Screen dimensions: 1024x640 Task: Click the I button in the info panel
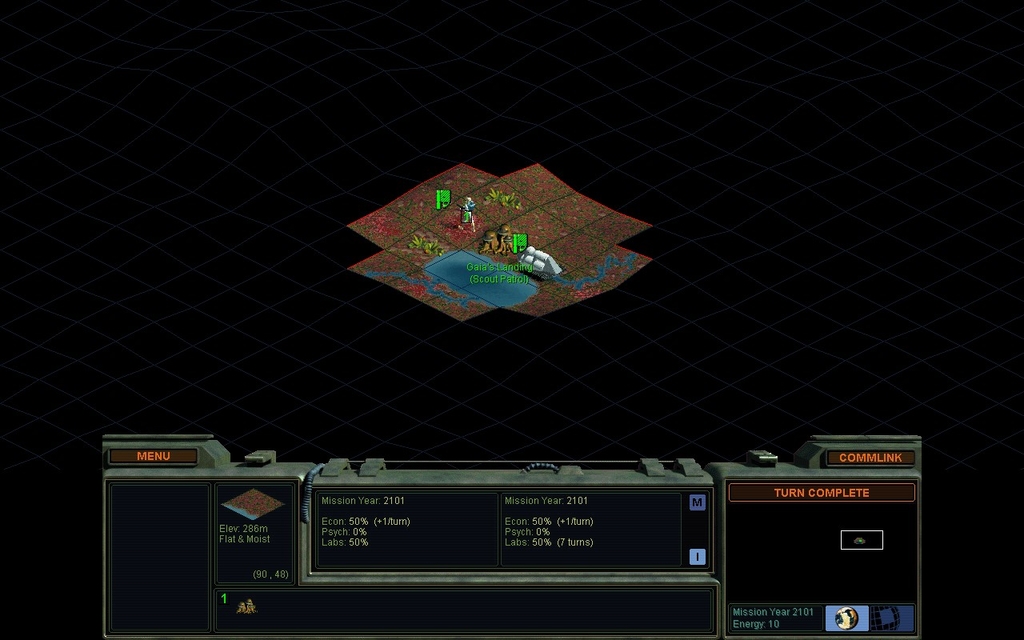coord(697,557)
